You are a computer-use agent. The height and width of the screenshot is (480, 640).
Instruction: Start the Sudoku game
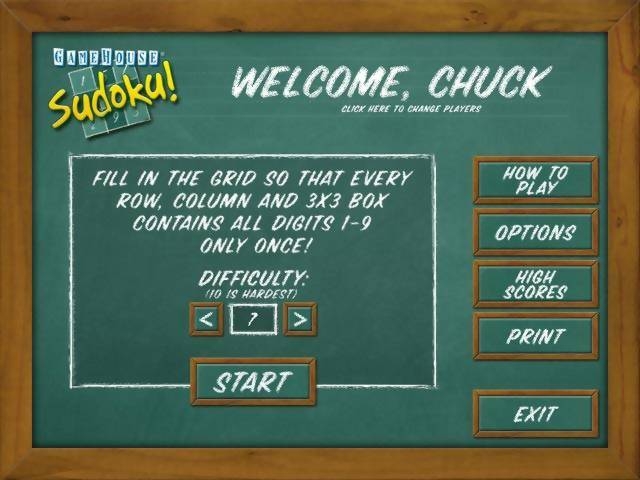pos(252,381)
